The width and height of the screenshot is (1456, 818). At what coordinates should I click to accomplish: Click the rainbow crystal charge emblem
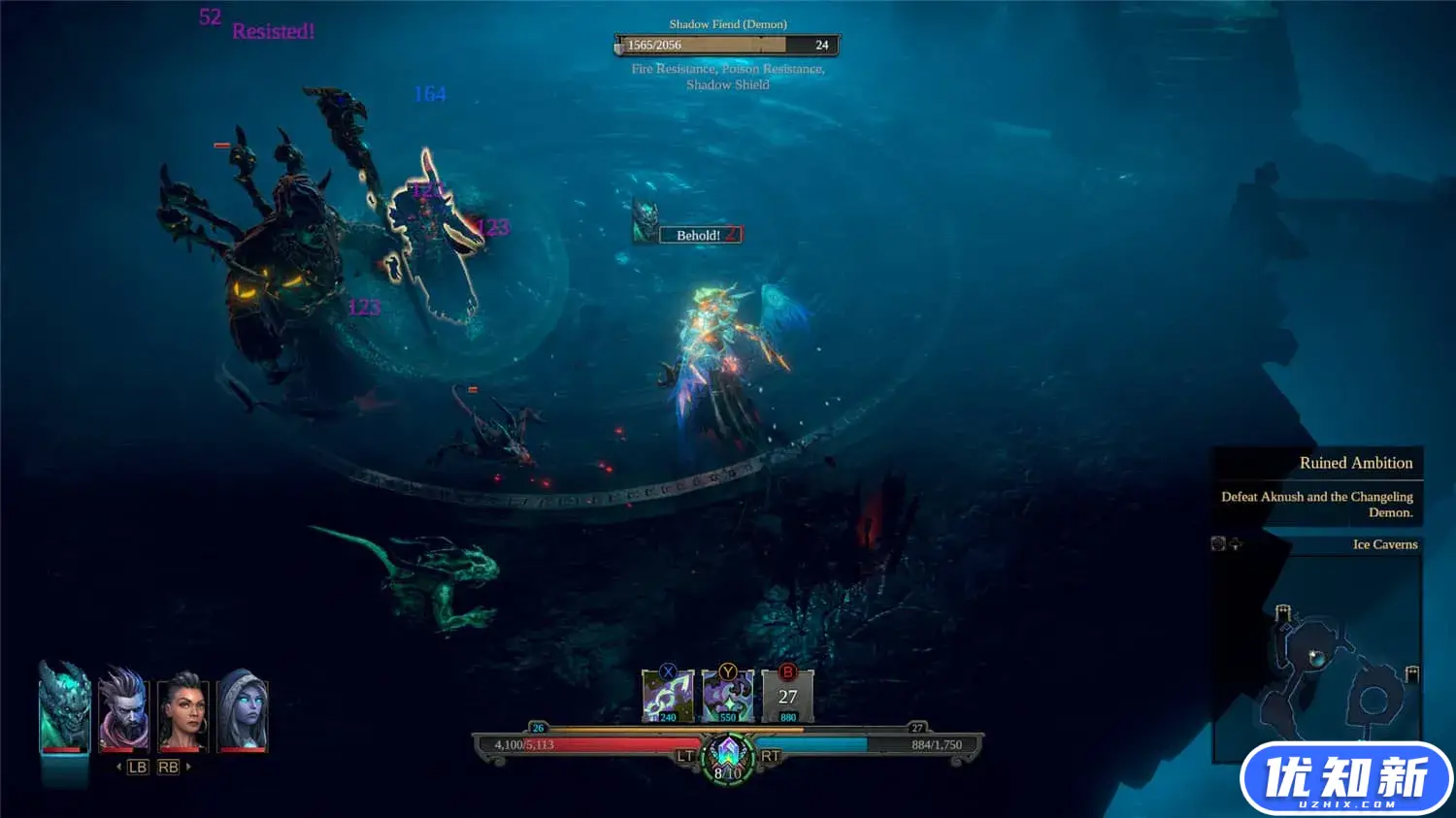728,755
